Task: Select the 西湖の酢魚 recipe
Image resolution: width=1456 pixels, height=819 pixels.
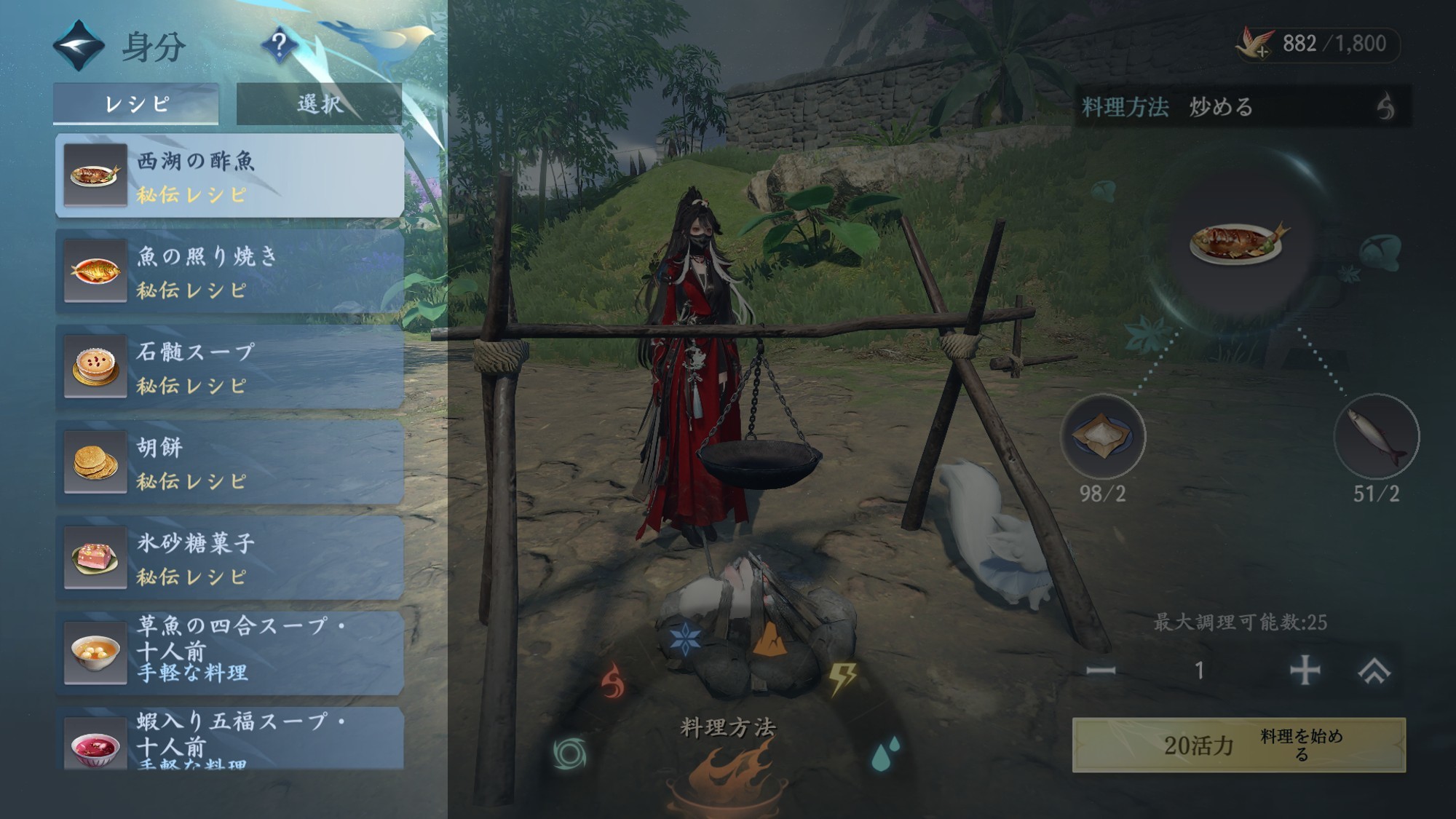Action: point(230,175)
